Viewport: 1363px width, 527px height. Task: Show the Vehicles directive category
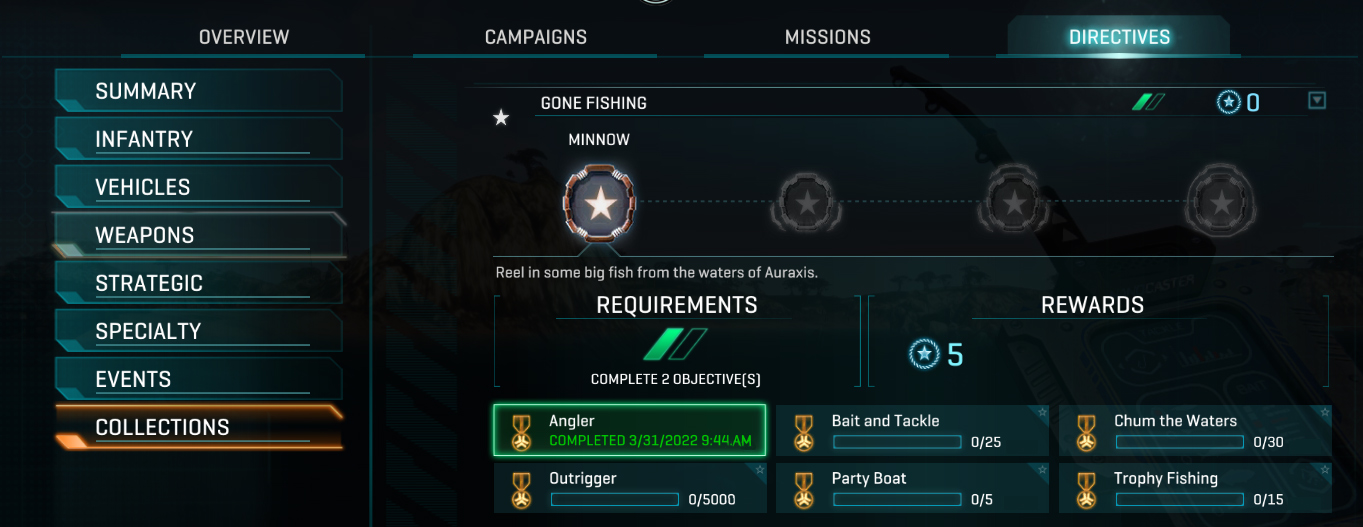point(198,187)
